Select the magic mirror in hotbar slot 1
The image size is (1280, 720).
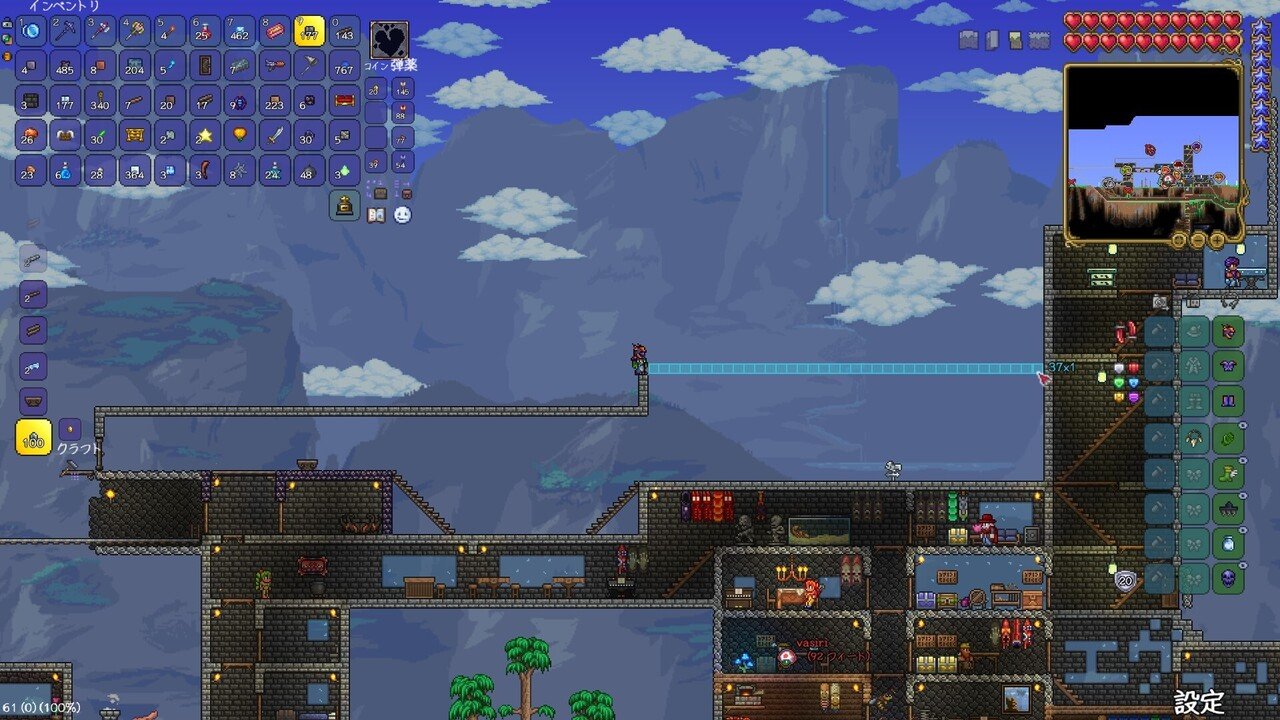[31, 31]
